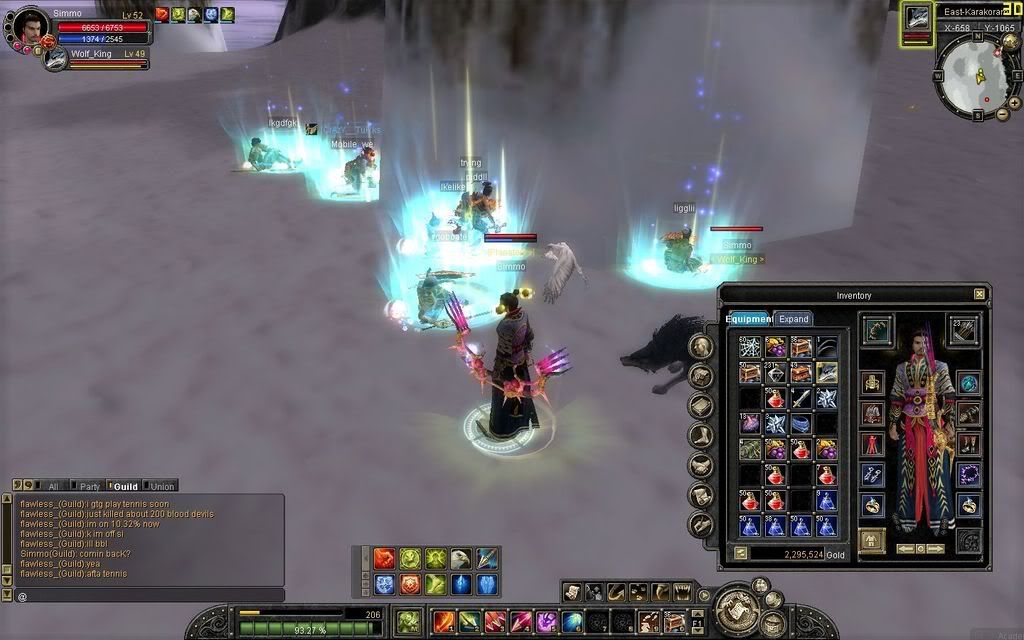Switch to the Expand inventory tab
1024x640 pixels.
pyautogui.click(x=793, y=319)
